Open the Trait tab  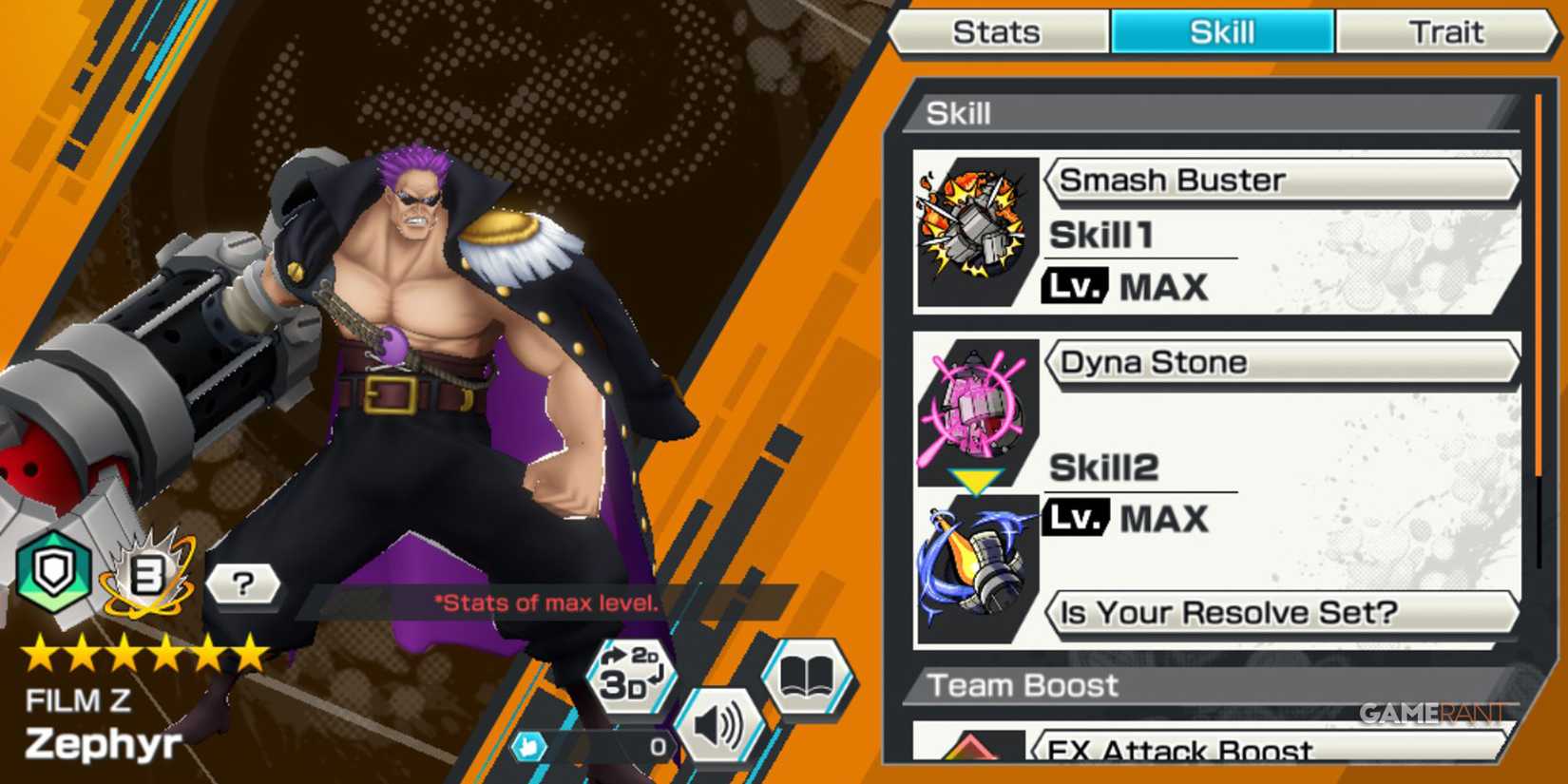tap(1446, 31)
